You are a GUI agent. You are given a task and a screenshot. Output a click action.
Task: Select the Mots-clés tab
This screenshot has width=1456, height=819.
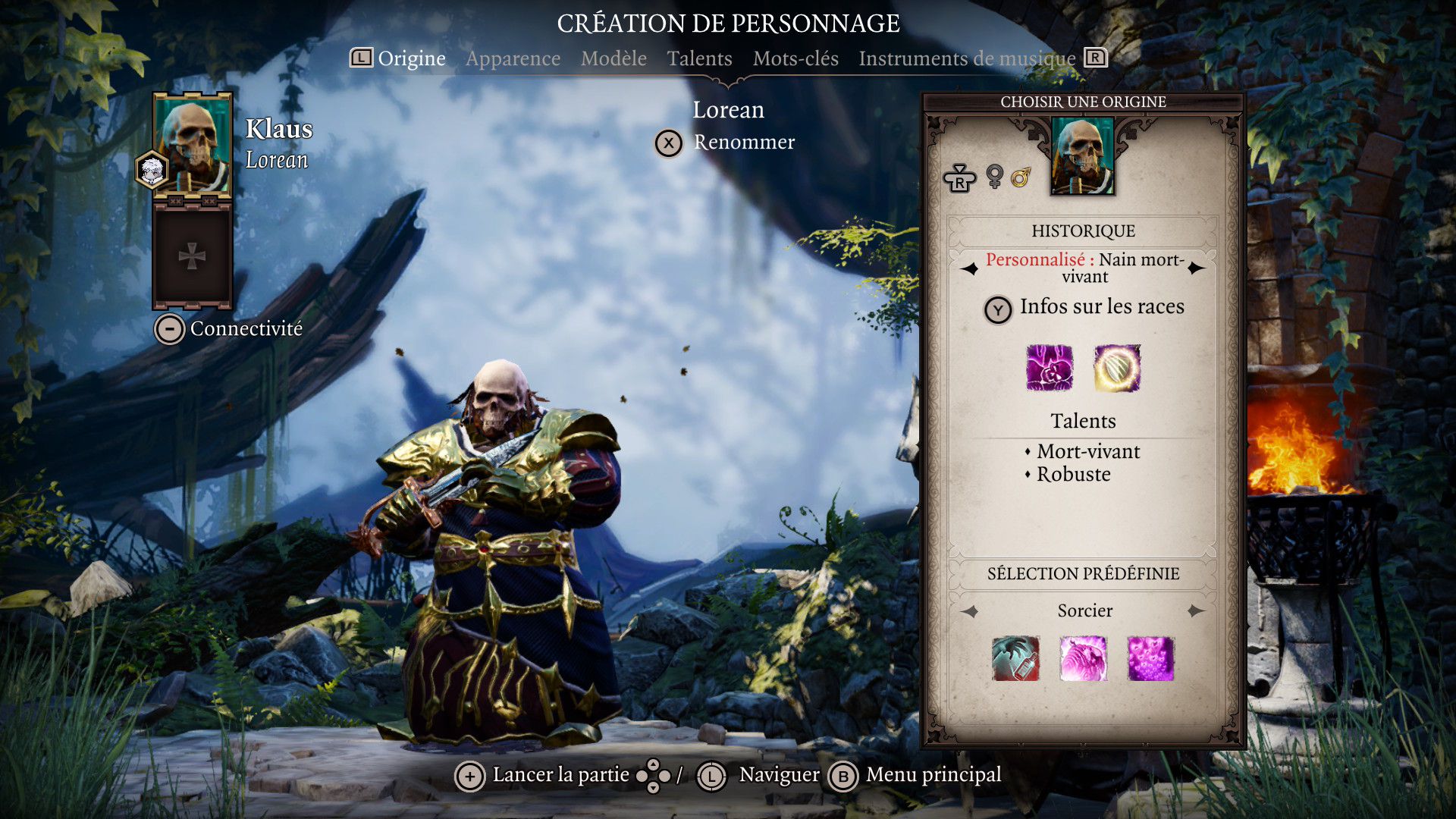(x=795, y=58)
